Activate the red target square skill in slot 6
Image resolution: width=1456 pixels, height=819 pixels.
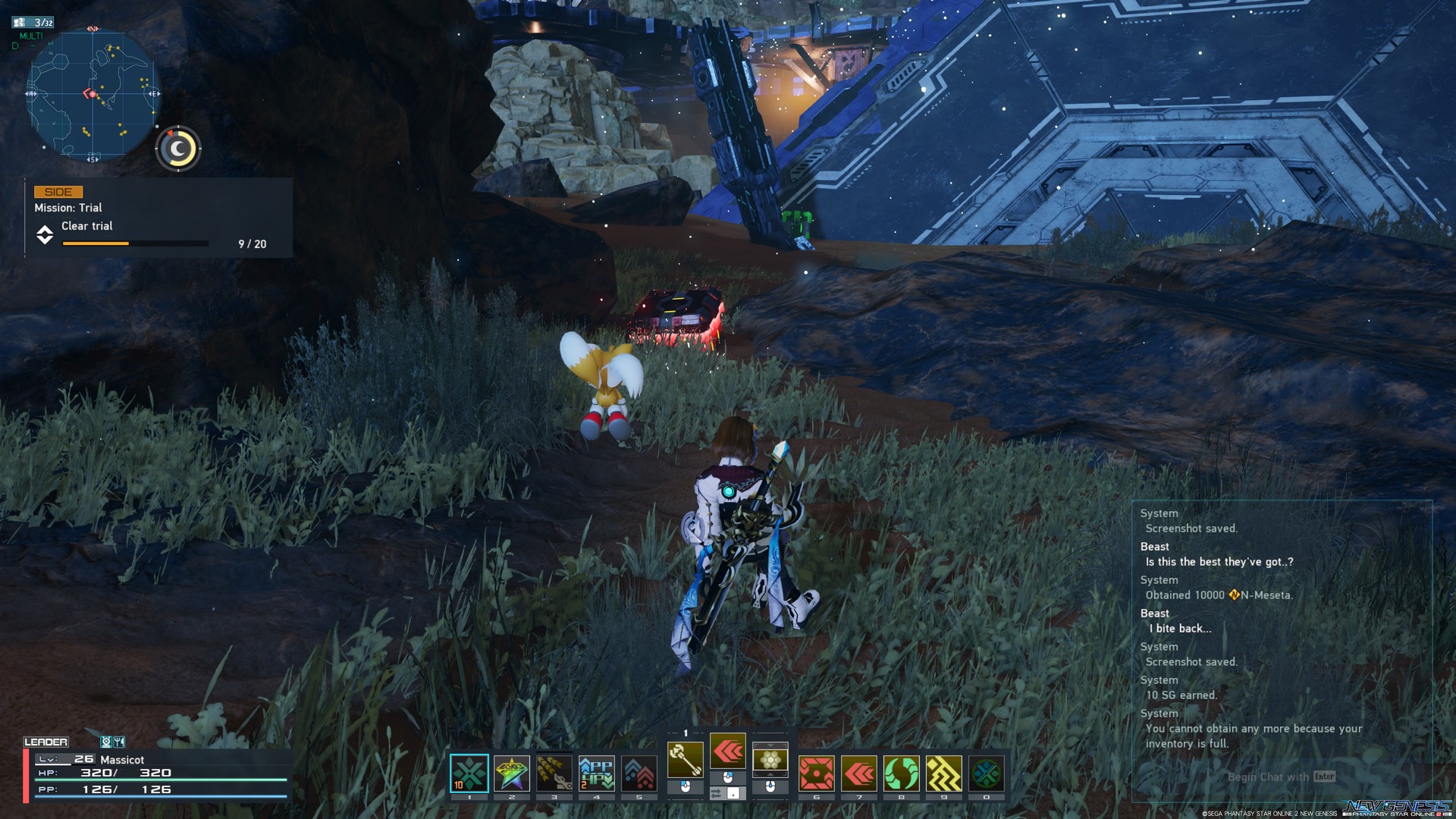click(817, 773)
